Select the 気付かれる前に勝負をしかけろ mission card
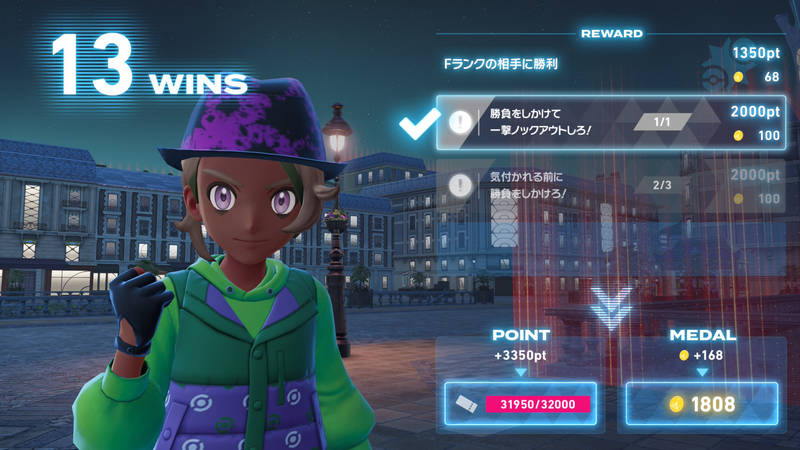The image size is (800, 450). click(610, 186)
